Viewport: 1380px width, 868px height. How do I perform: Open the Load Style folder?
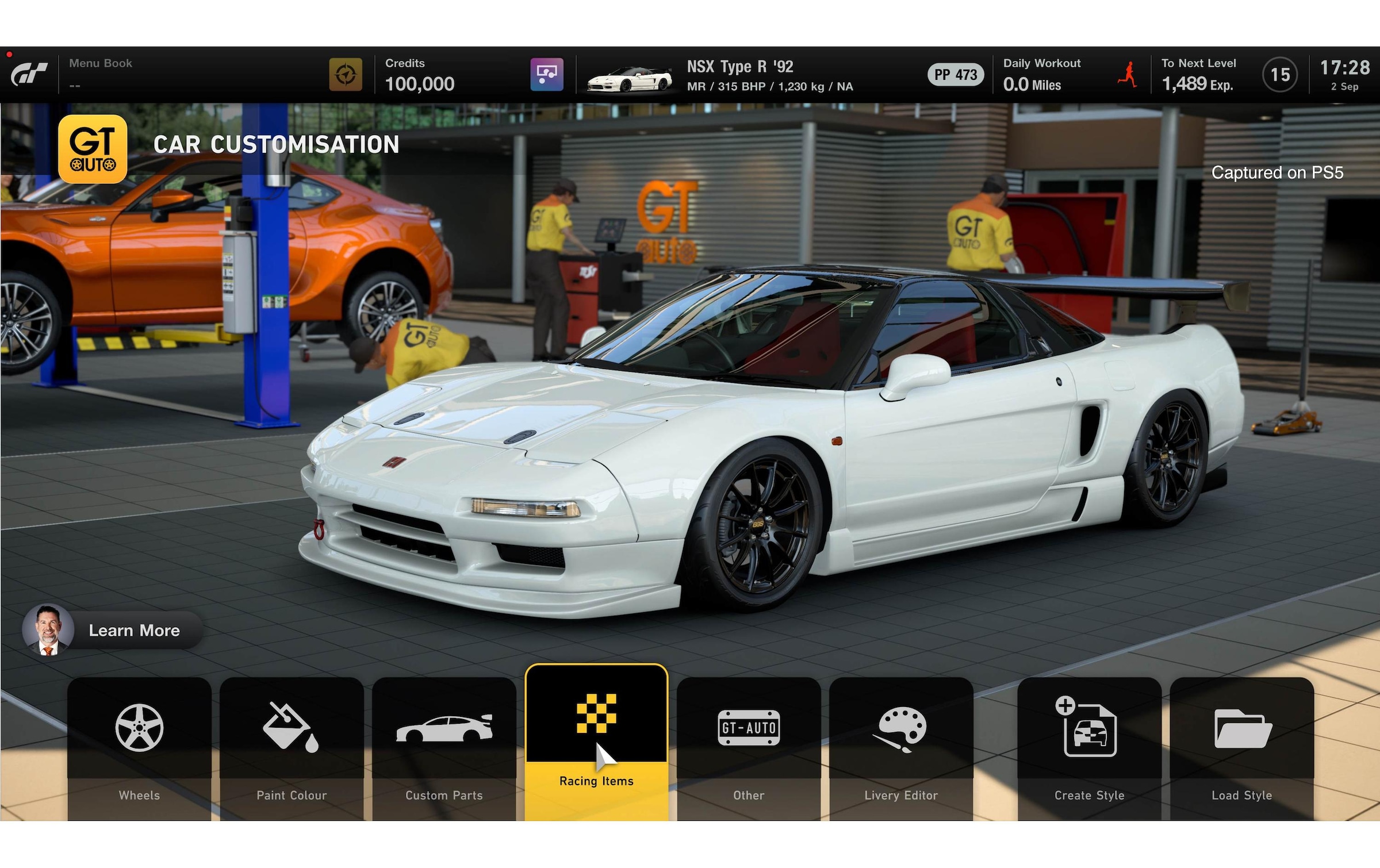[1241, 747]
